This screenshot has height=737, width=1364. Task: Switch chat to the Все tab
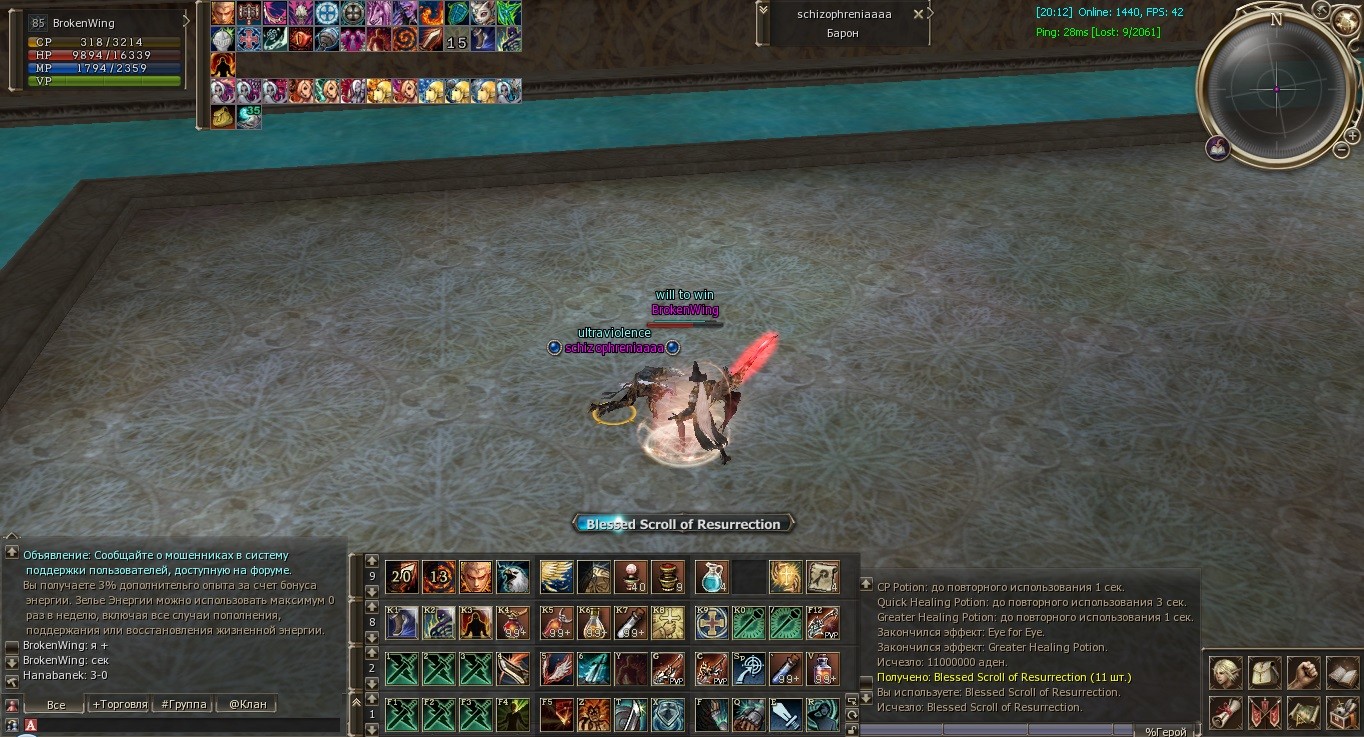point(56,704)
